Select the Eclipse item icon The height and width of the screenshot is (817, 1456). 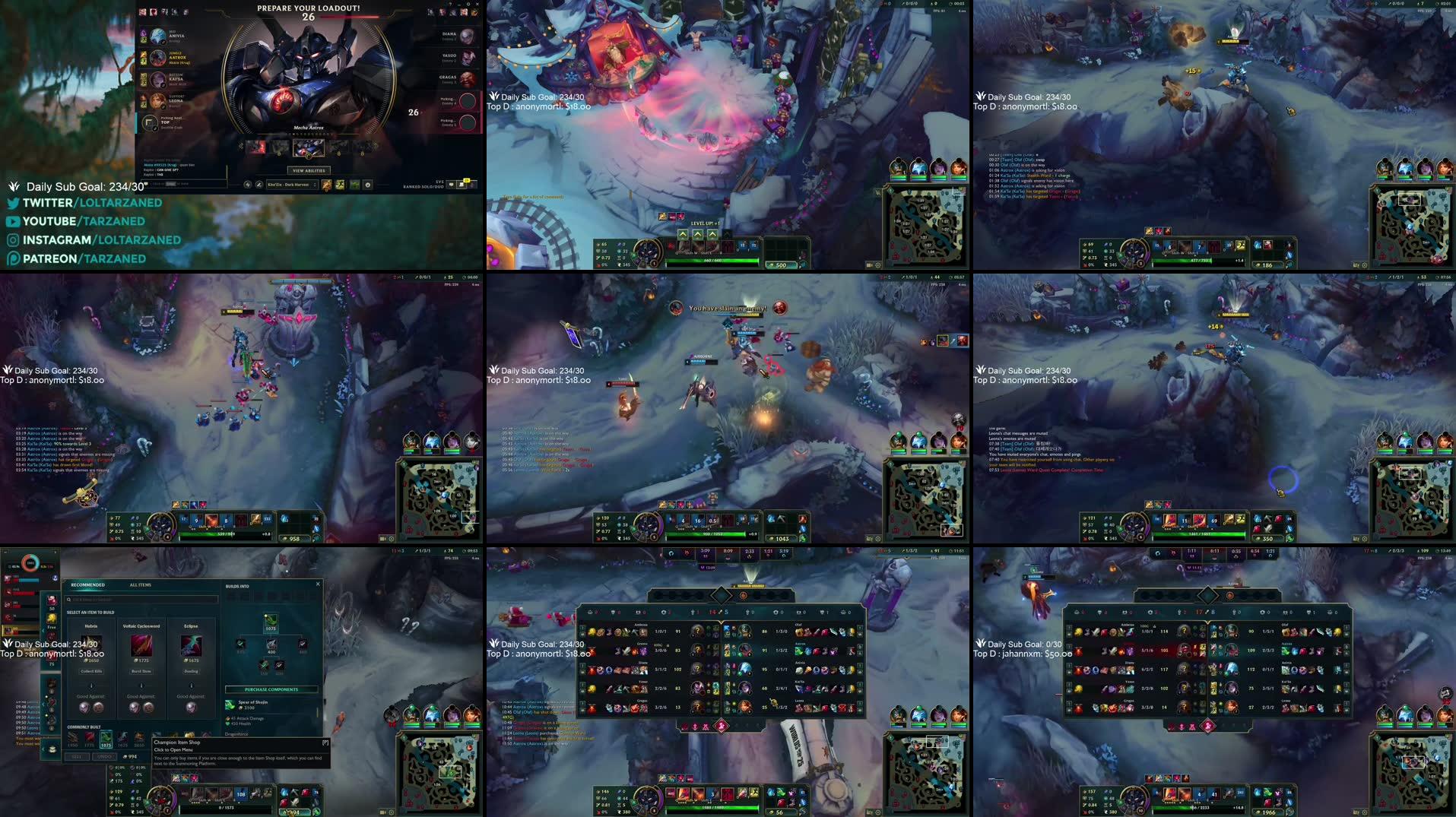pyautogui.click(x=191, y=647)
